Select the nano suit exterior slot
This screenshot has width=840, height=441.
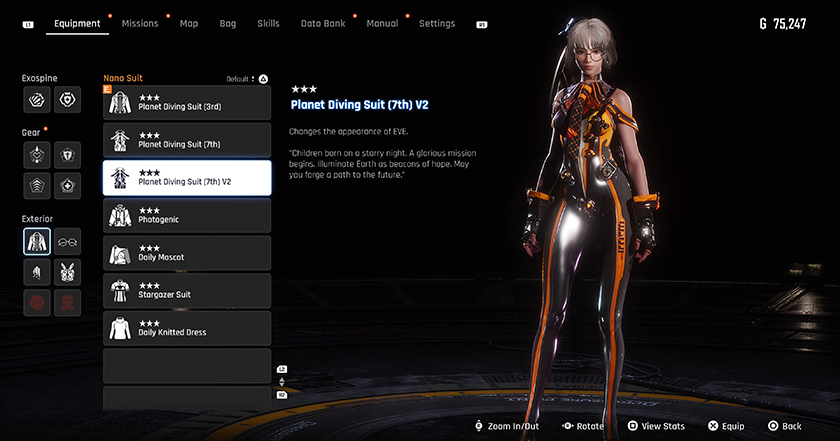click(x=37, y=241)
